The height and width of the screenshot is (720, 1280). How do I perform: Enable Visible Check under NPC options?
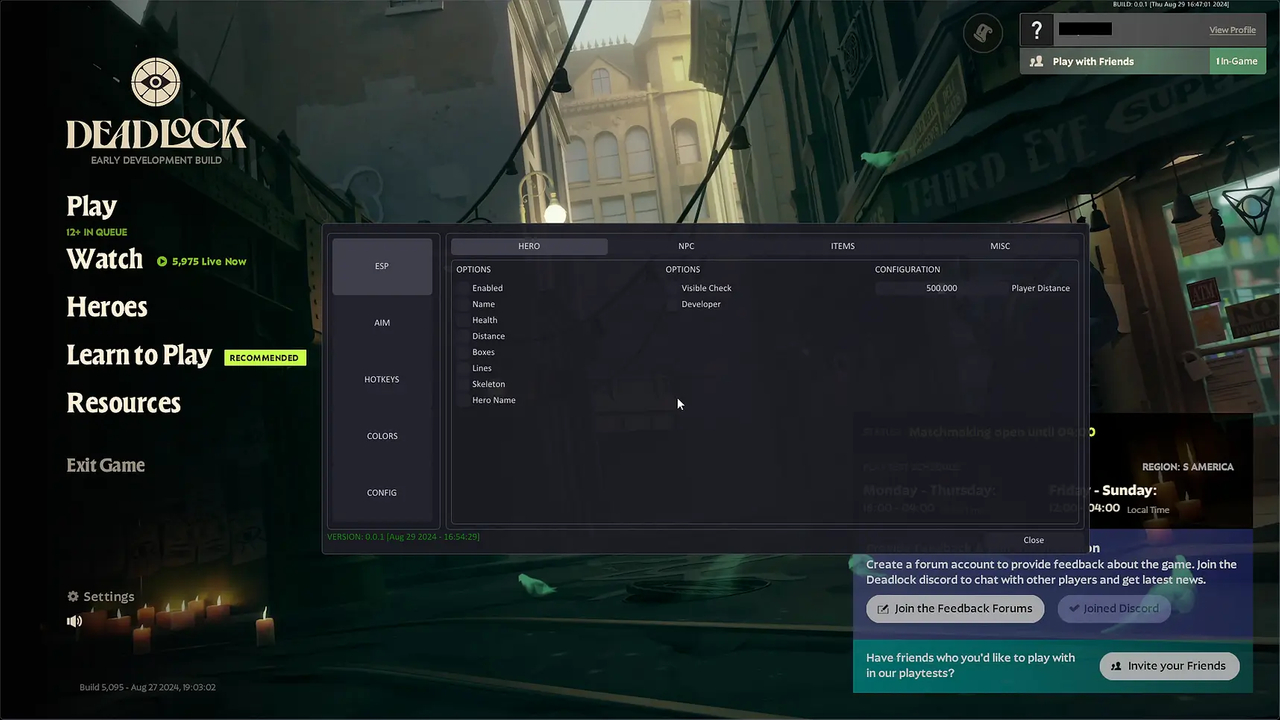672,288
